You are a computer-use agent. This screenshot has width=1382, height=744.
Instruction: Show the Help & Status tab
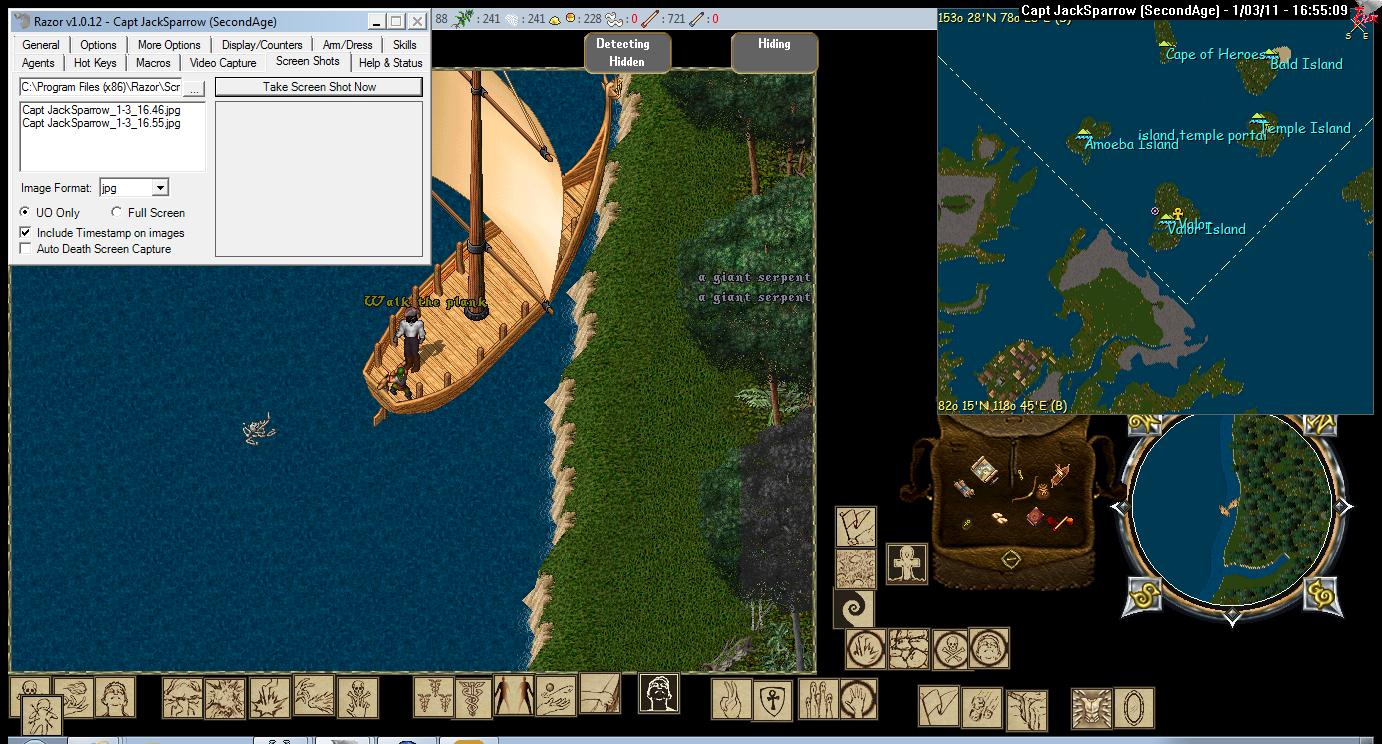pos(390,63)
